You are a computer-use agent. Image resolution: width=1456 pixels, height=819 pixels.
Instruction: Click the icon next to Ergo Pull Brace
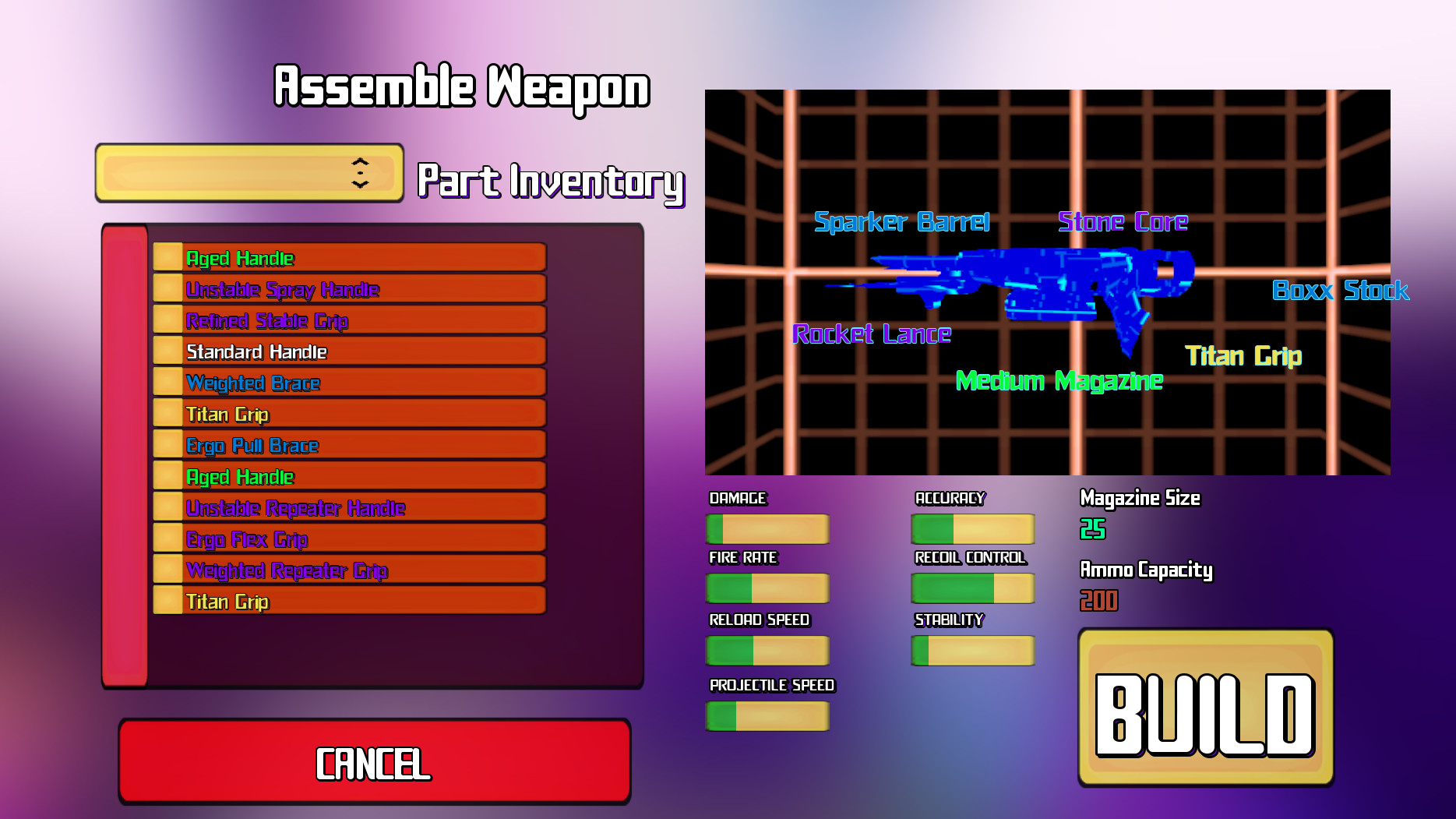pos(170,445)
